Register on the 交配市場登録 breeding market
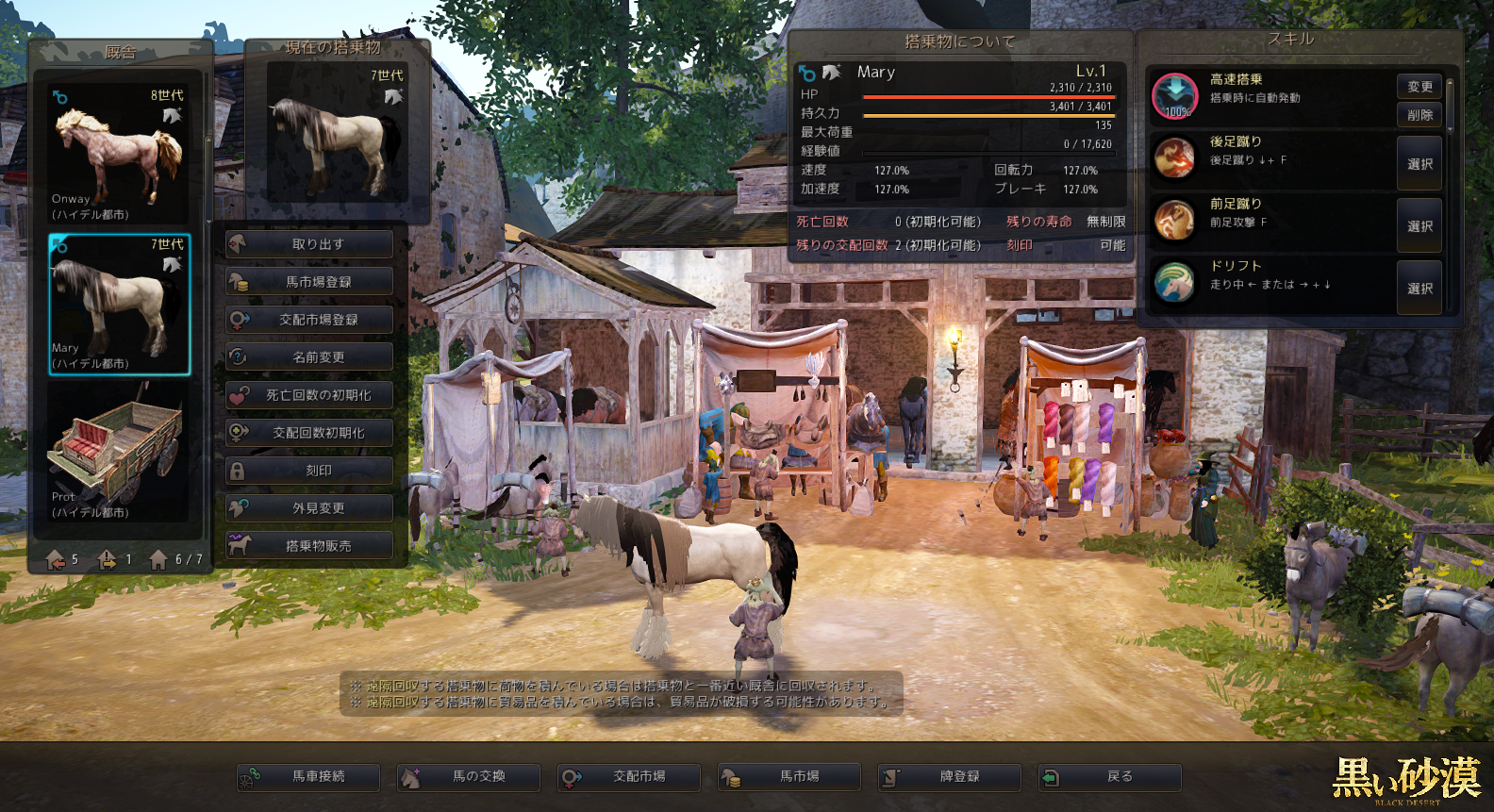This screenshot has height=812, width=1494. click(x=308, y=320)
